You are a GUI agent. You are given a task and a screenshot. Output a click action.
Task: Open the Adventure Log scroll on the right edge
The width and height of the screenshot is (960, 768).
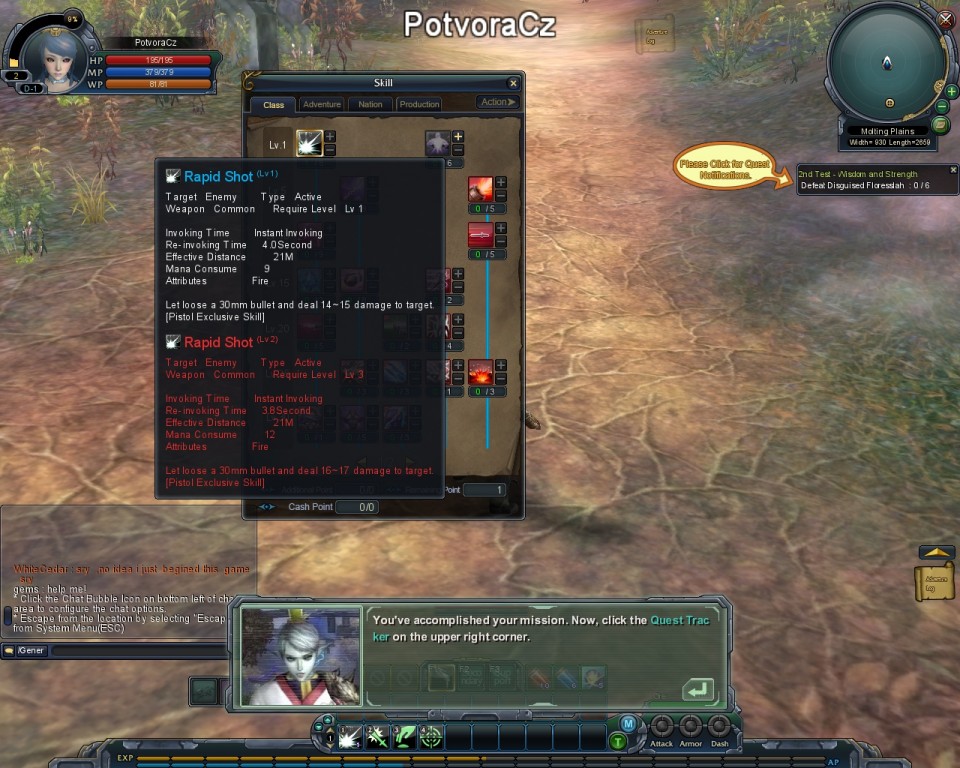tap(935, 582)
